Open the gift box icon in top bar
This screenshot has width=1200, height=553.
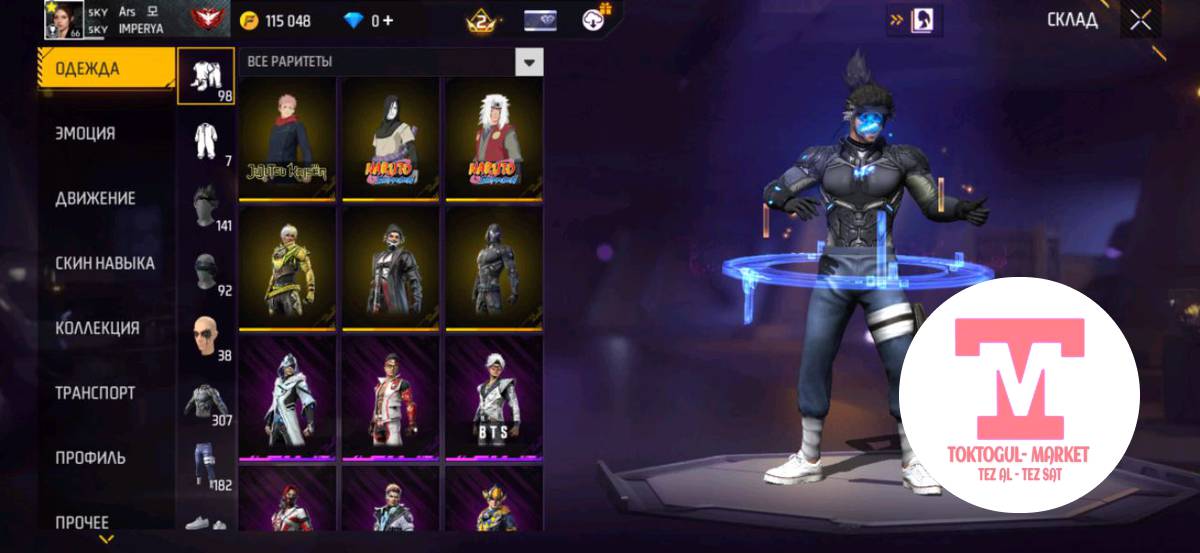[x=599, y=19]
